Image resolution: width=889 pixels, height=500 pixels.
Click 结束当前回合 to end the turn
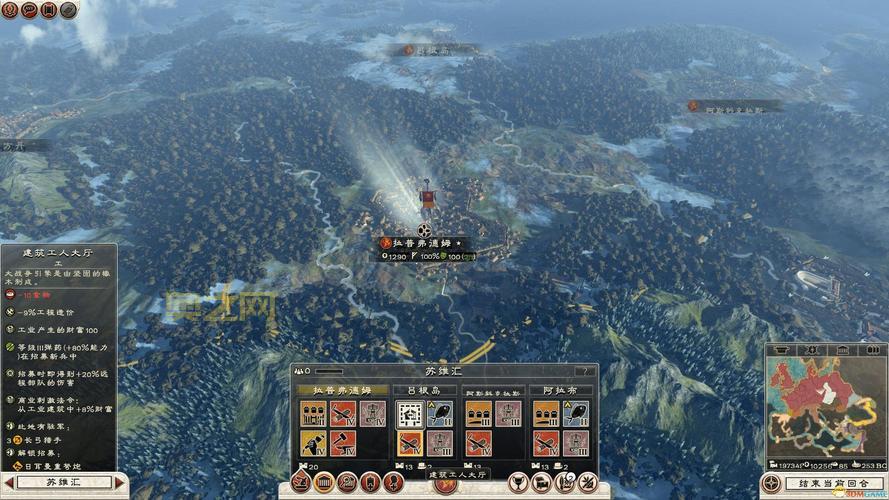[x=831, y=483]
